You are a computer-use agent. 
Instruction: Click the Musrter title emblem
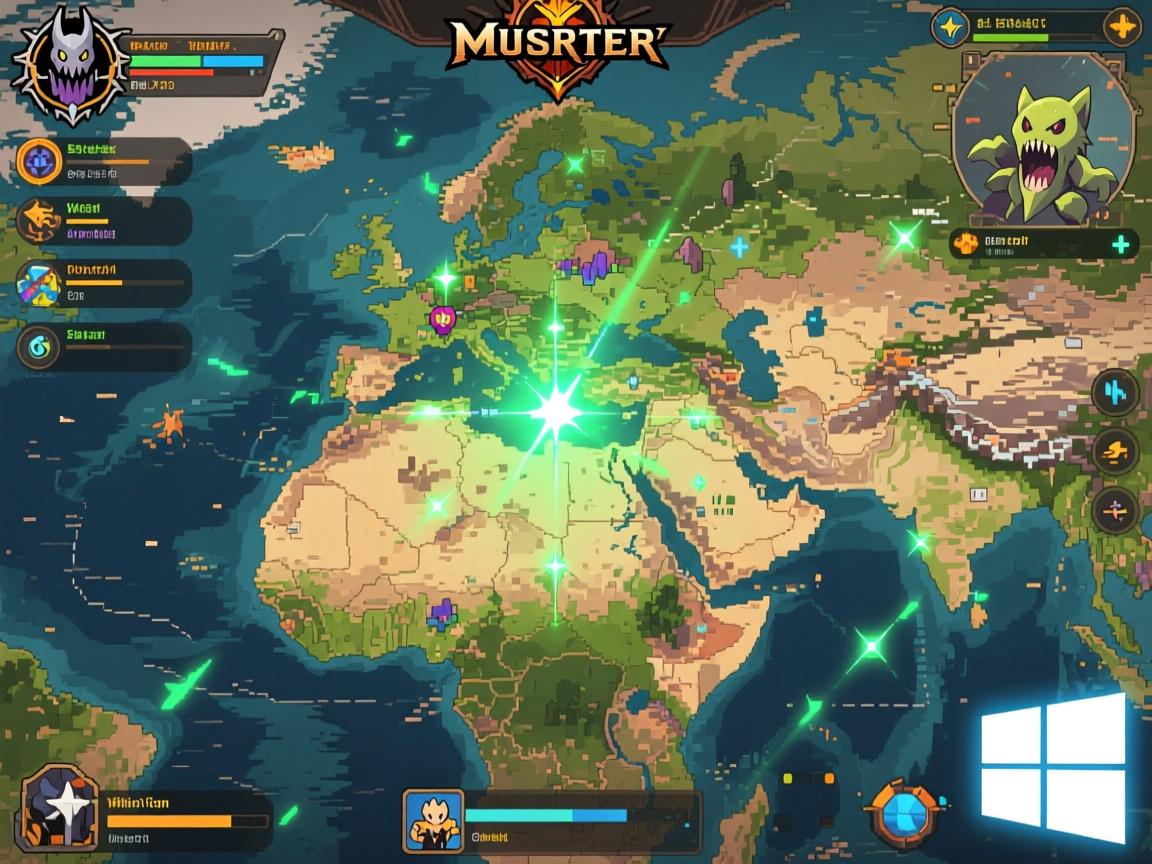click(x=557, y=42)
